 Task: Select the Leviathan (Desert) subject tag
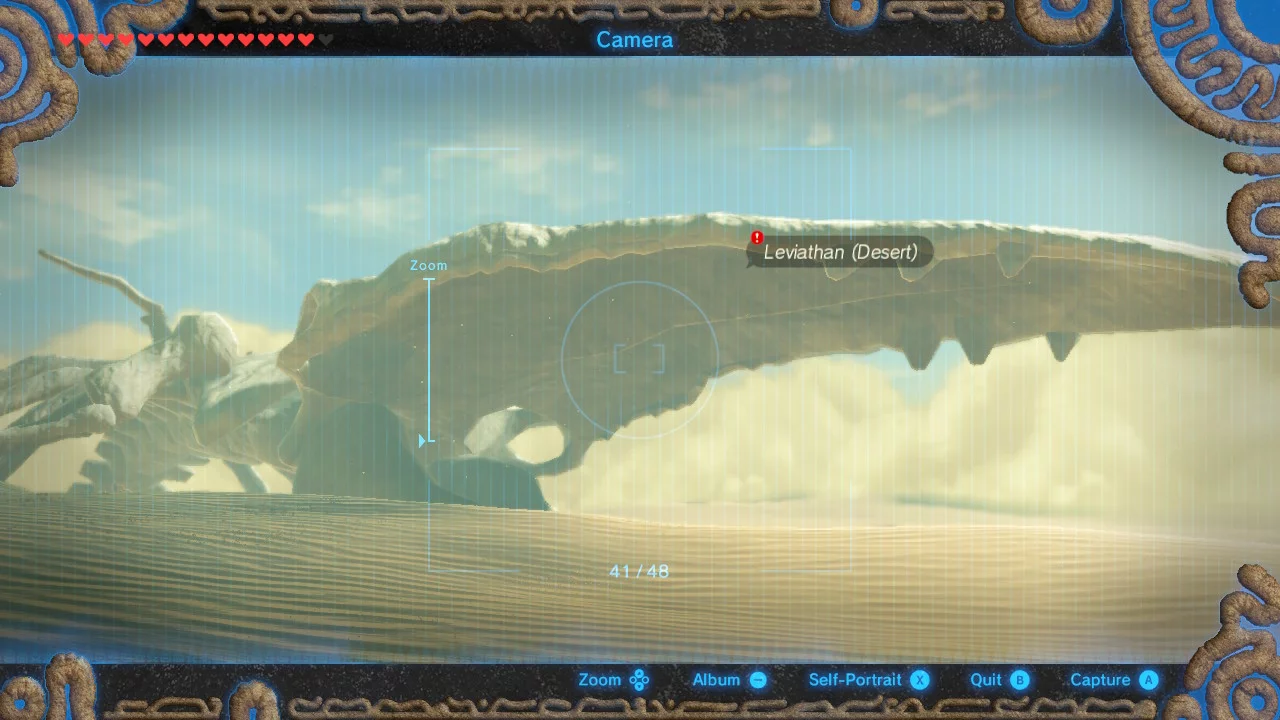click(840, 252)
